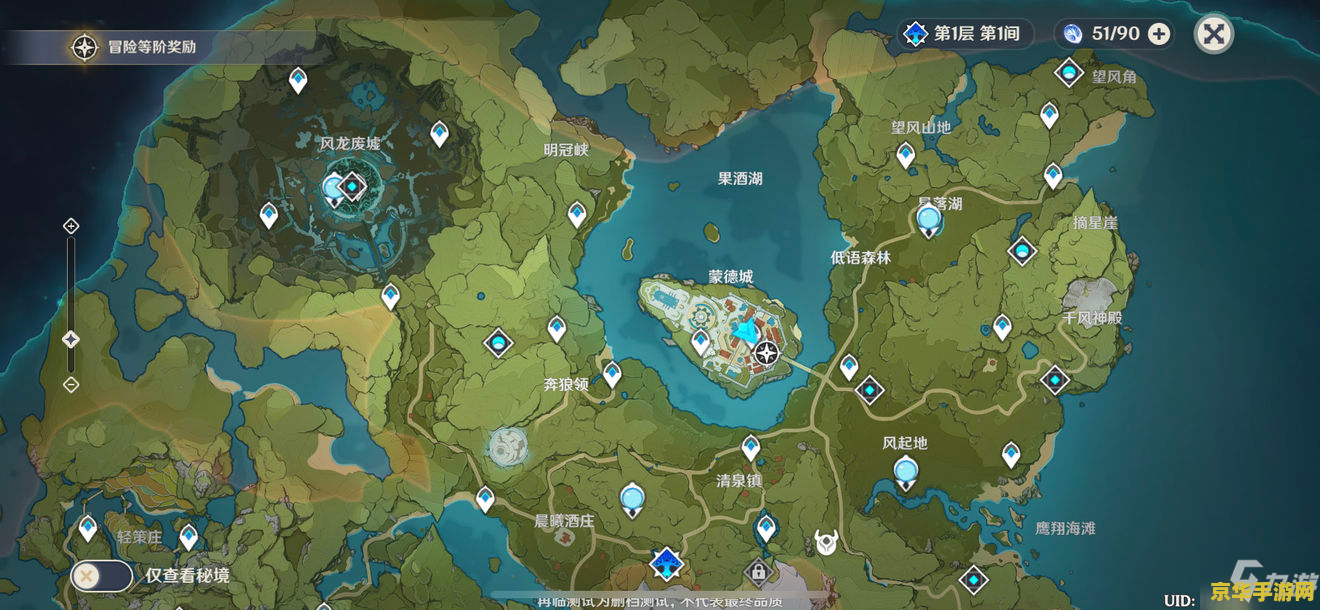The image size is (1320, 610).
Task: Zoom out the map with the minus button
Action: tap(71, 384)
